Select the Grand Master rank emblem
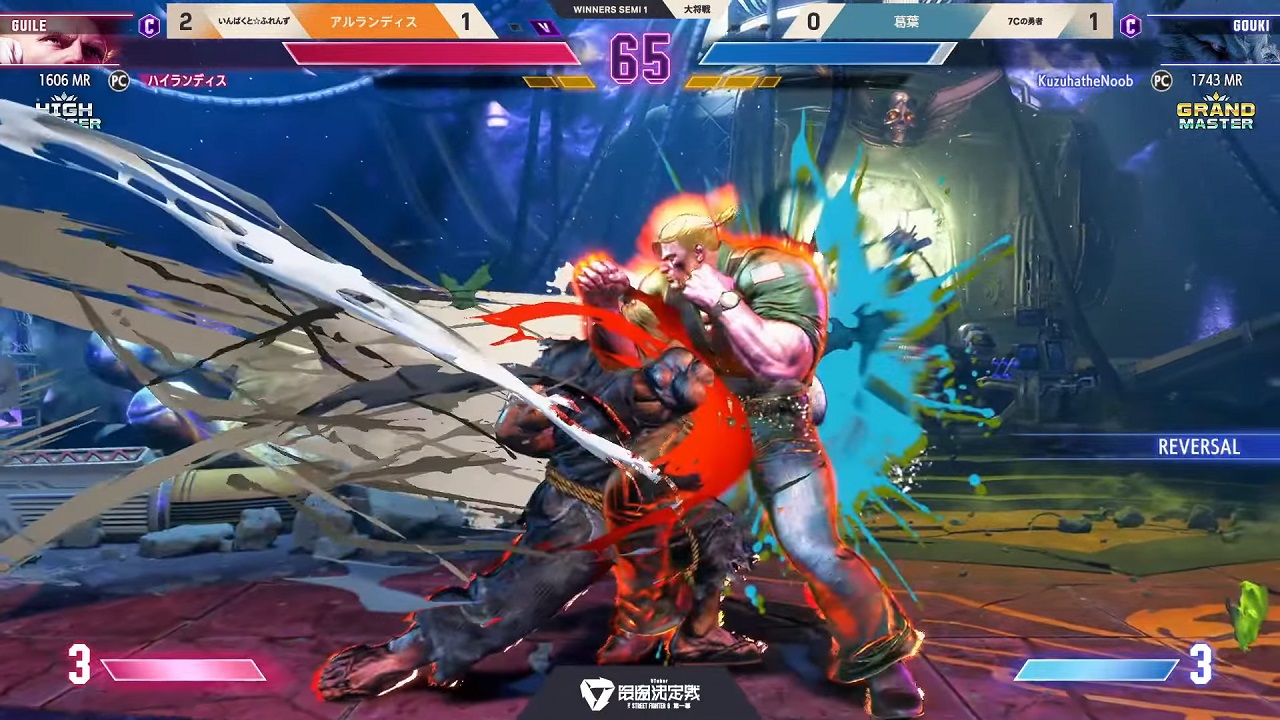Viewport: 1280px width, 720px height. (1215, 113)
